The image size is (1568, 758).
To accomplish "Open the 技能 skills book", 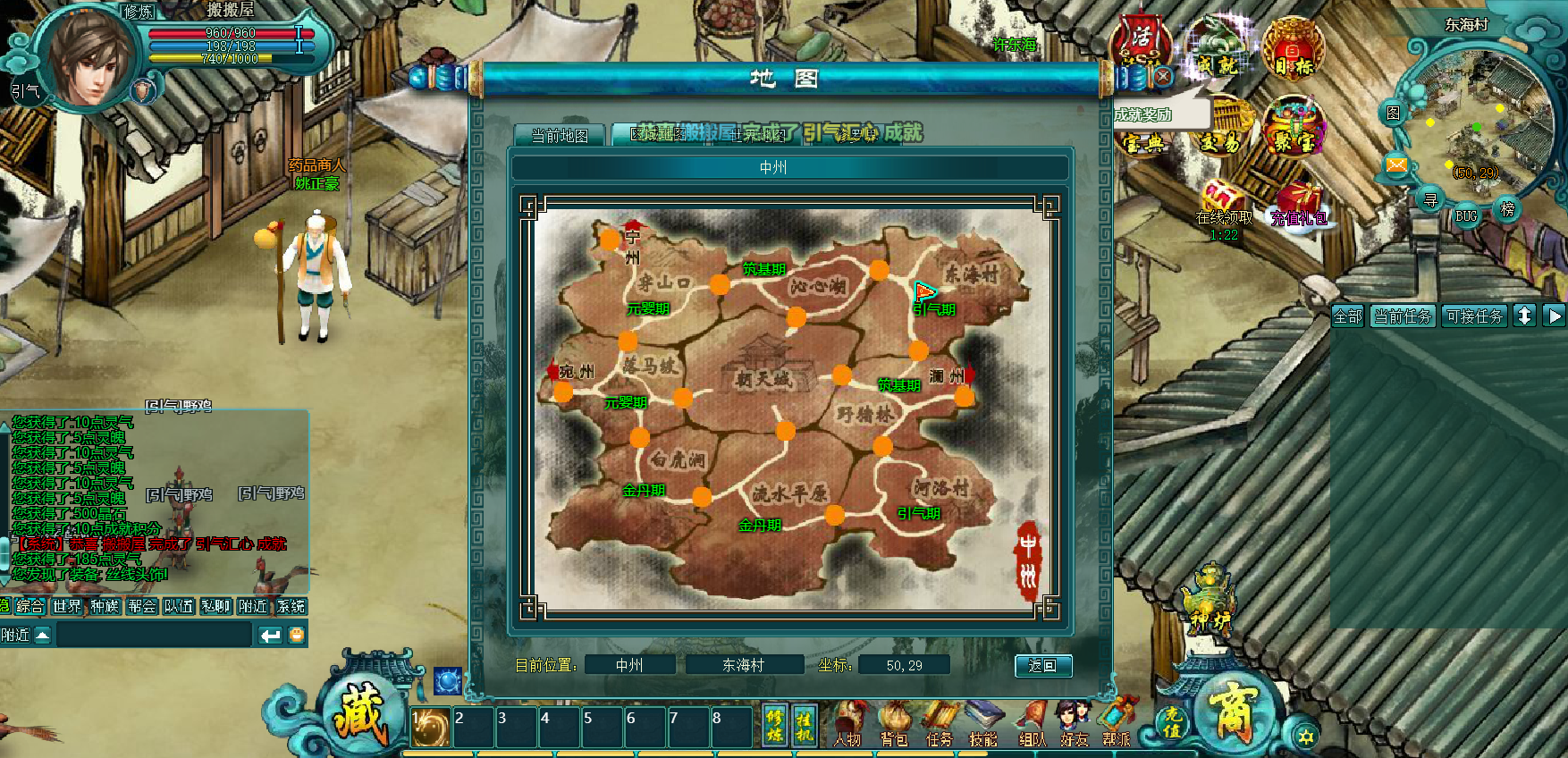I will [983, 725].
